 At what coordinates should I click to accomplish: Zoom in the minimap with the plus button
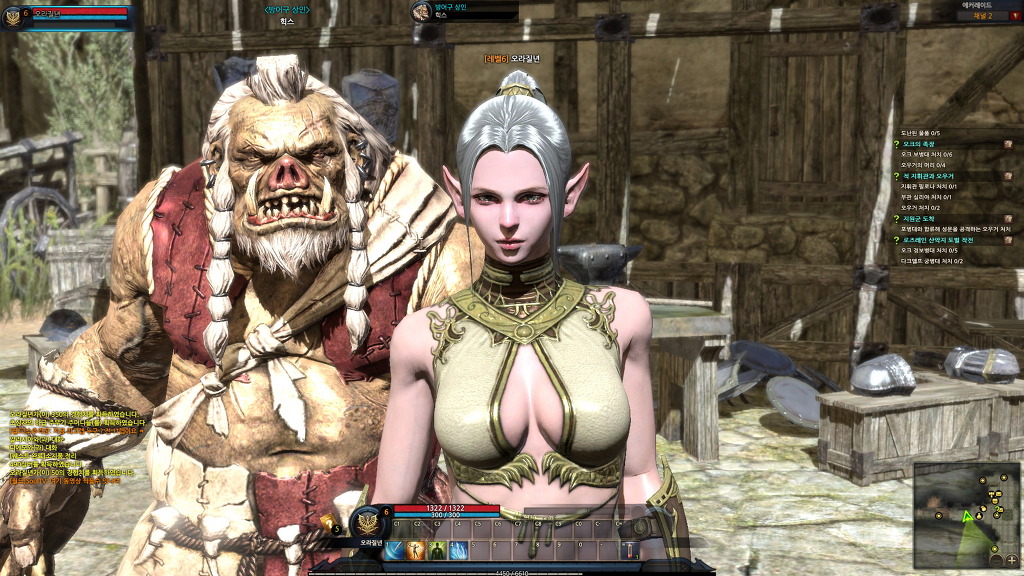(x=1011, y=560)
